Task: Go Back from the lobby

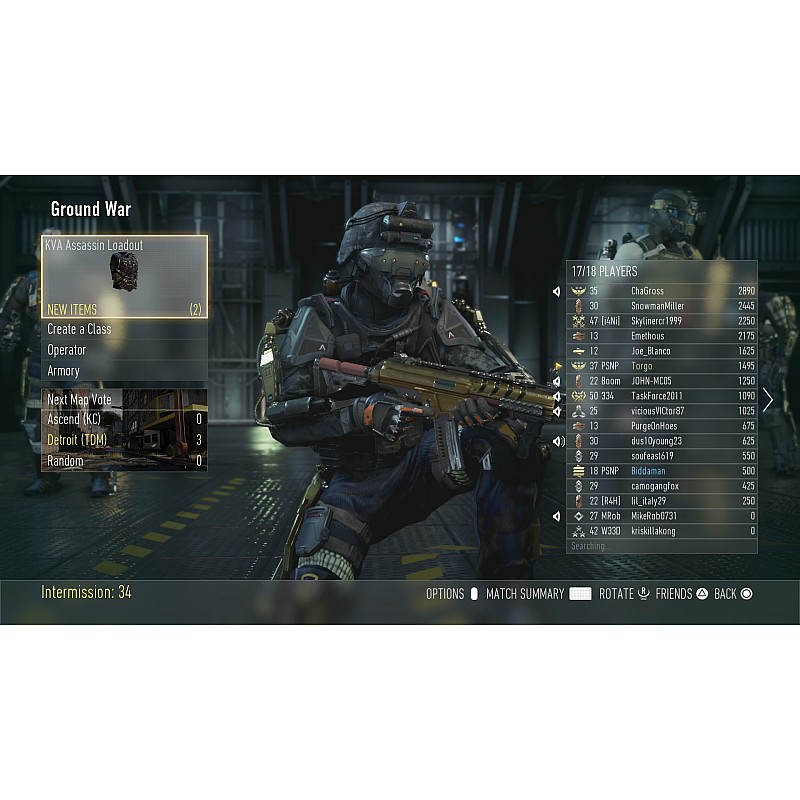Action: 733,594
